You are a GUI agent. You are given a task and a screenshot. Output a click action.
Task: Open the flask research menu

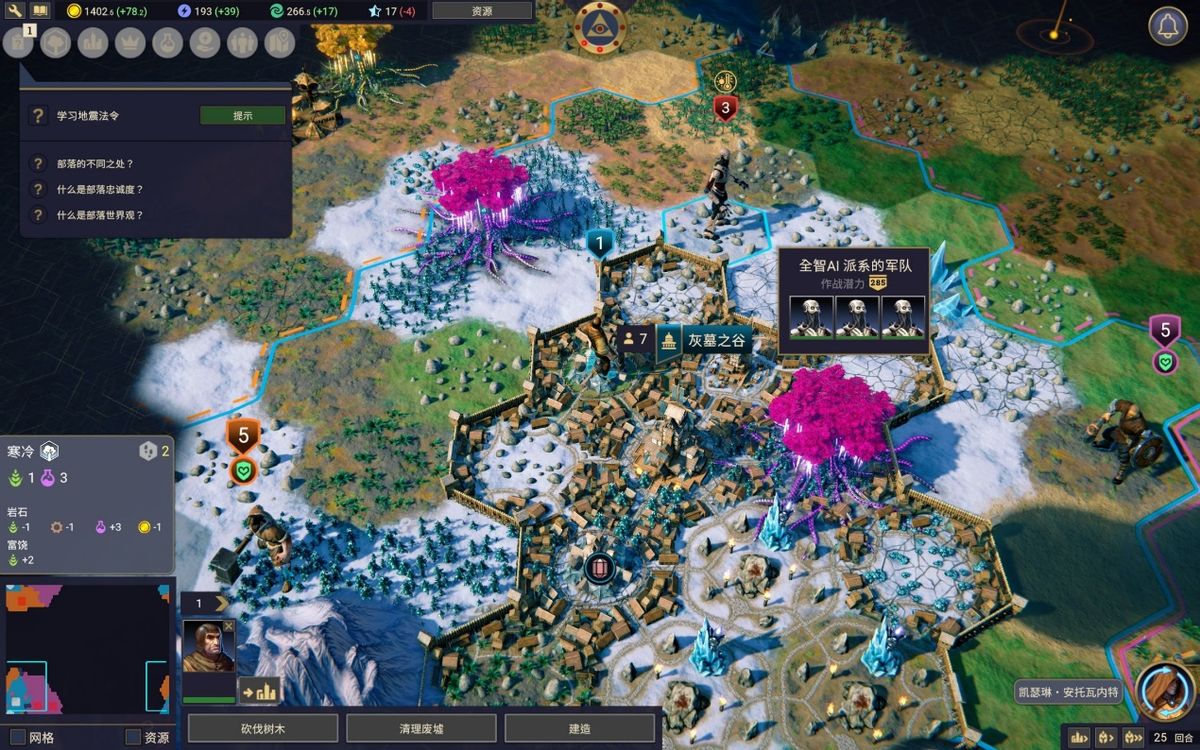(x=167, y=42)
